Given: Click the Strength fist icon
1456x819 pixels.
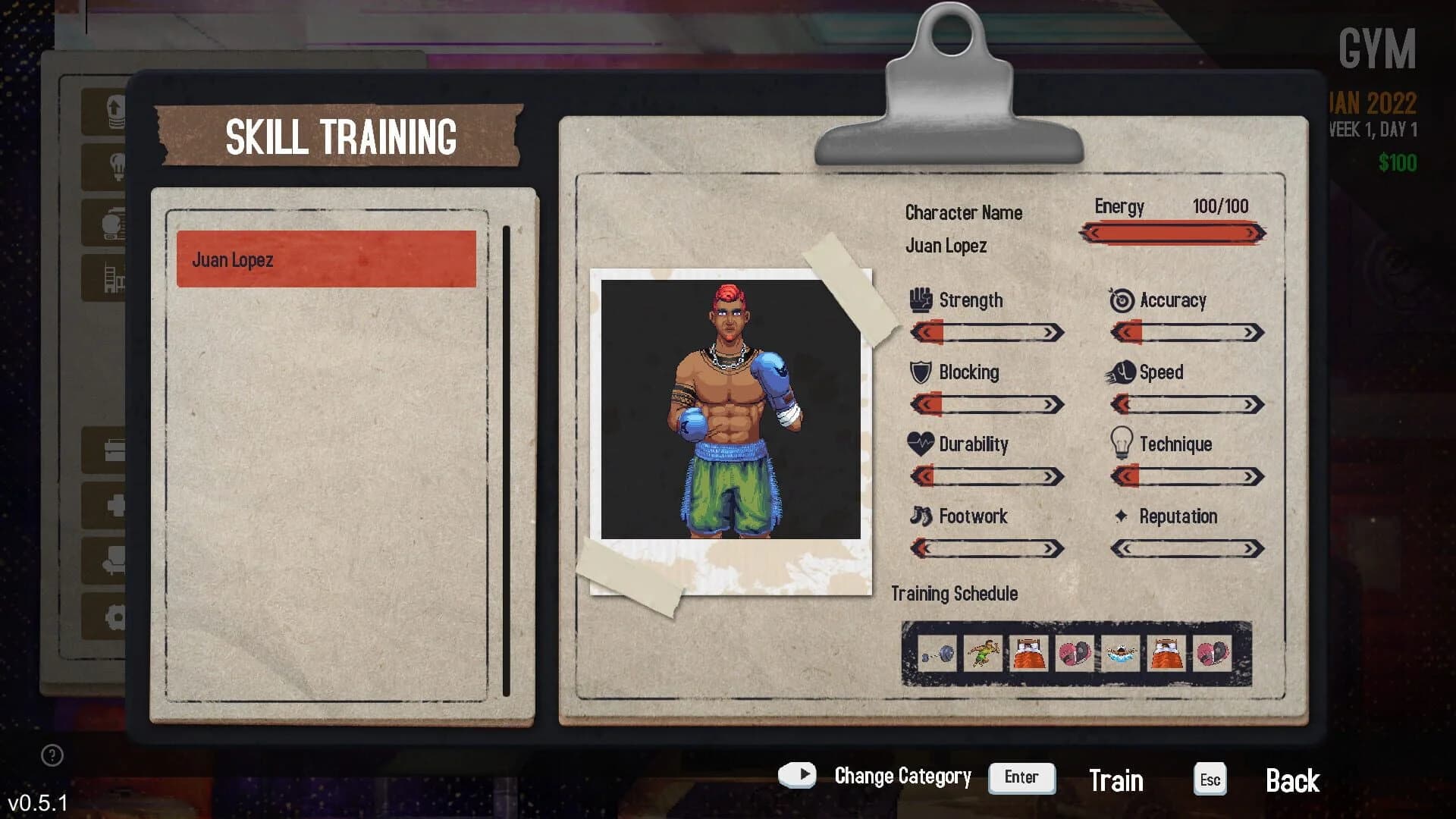Looking at the screenshot, I should (920, 300).
